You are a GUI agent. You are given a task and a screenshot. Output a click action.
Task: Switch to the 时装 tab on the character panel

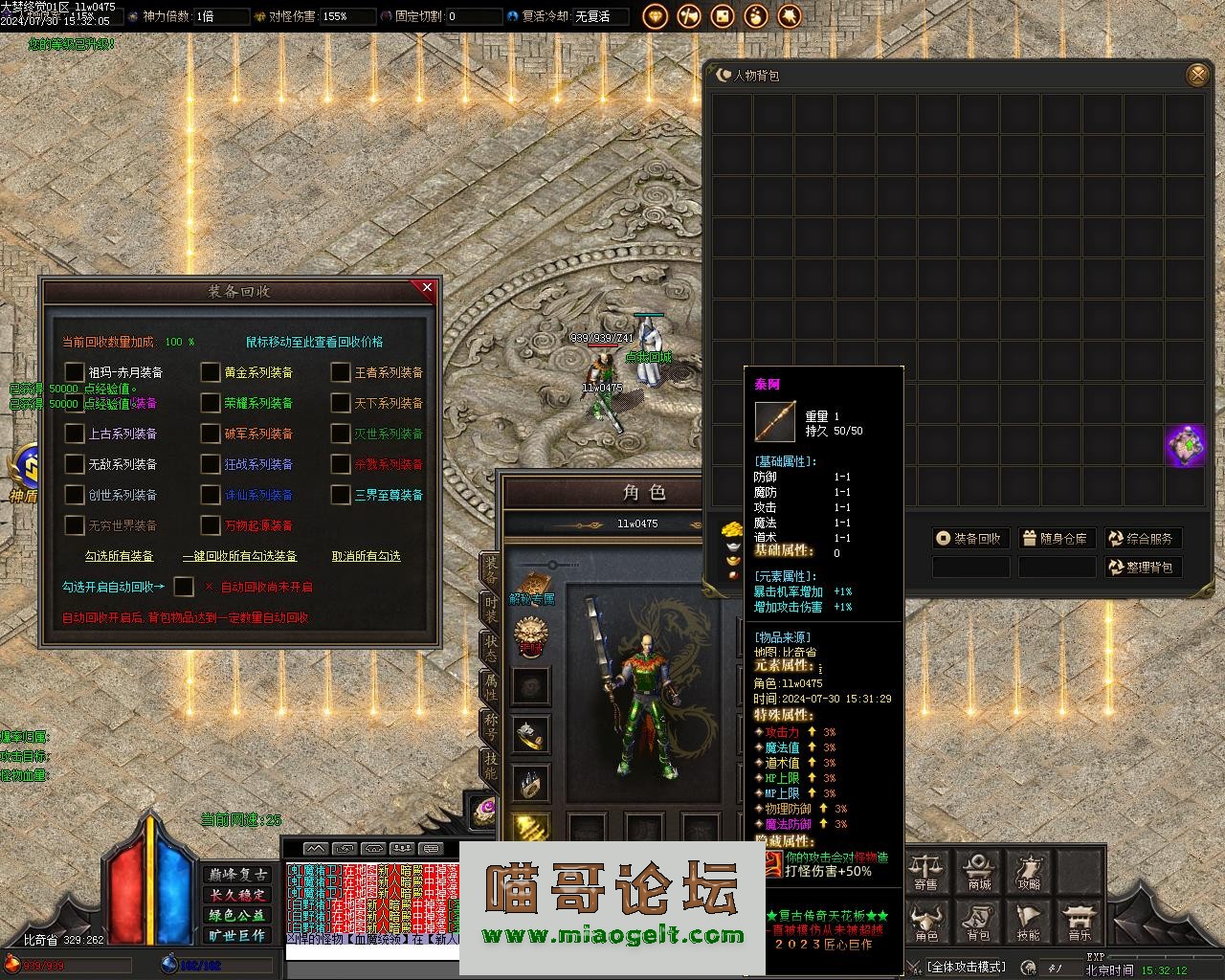(490, 608)
